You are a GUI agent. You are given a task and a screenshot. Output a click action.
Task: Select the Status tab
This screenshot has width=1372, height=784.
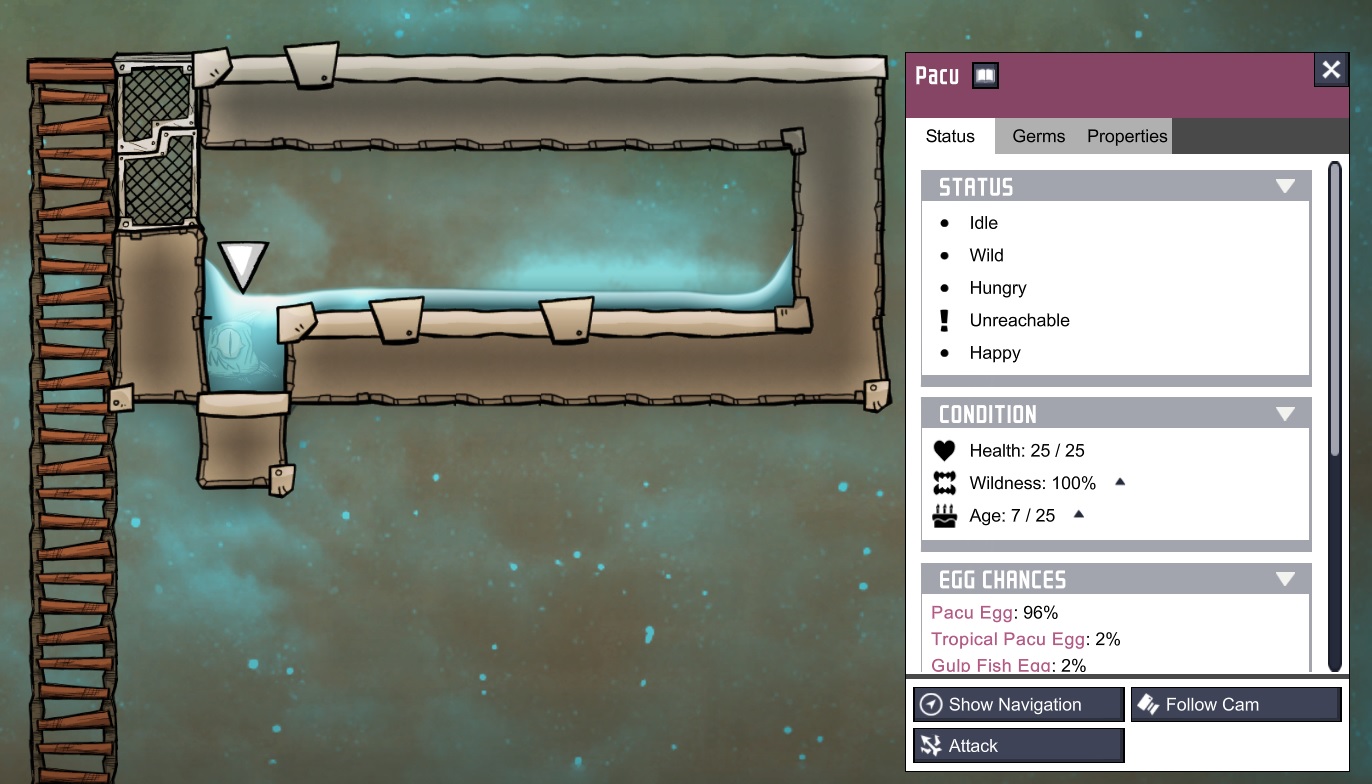949,136
